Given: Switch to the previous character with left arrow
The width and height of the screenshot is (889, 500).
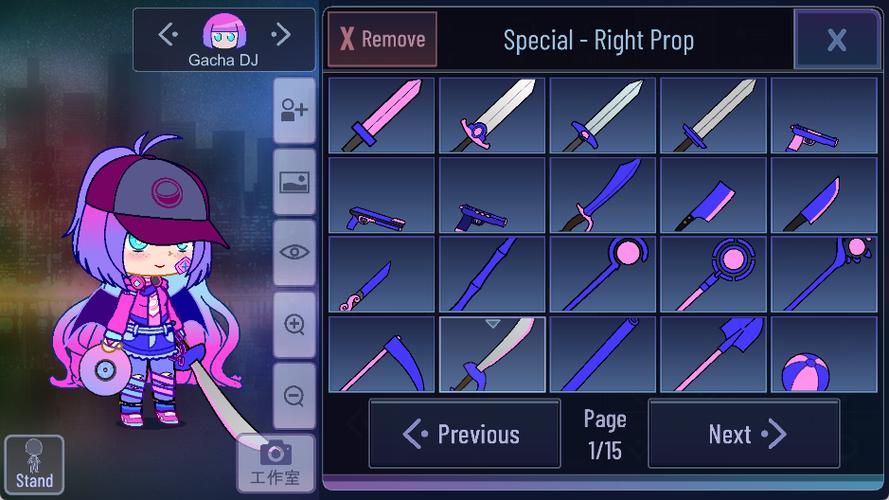Looking at the screenshot, I should (168, 35).
